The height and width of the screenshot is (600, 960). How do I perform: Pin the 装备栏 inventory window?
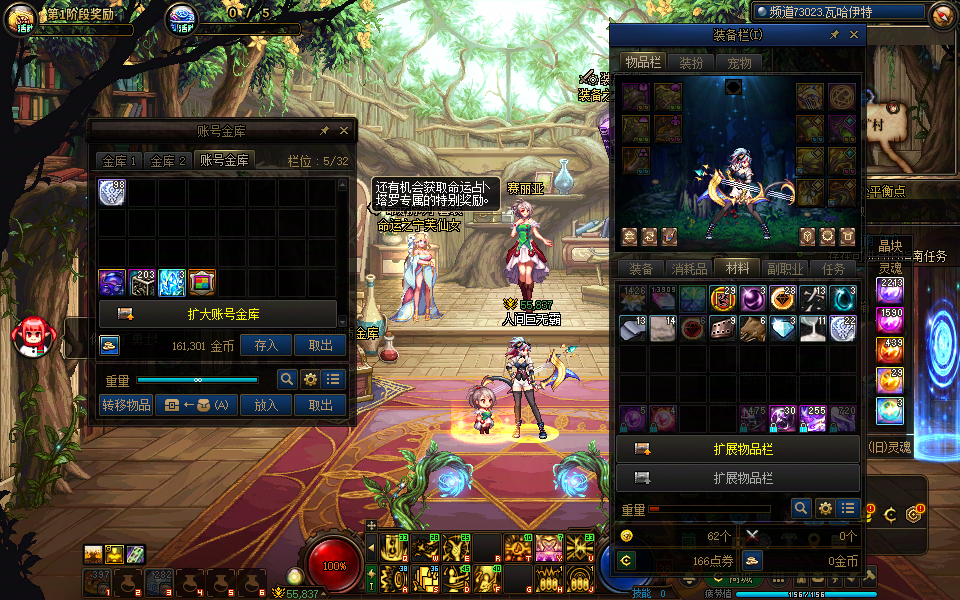834,35
